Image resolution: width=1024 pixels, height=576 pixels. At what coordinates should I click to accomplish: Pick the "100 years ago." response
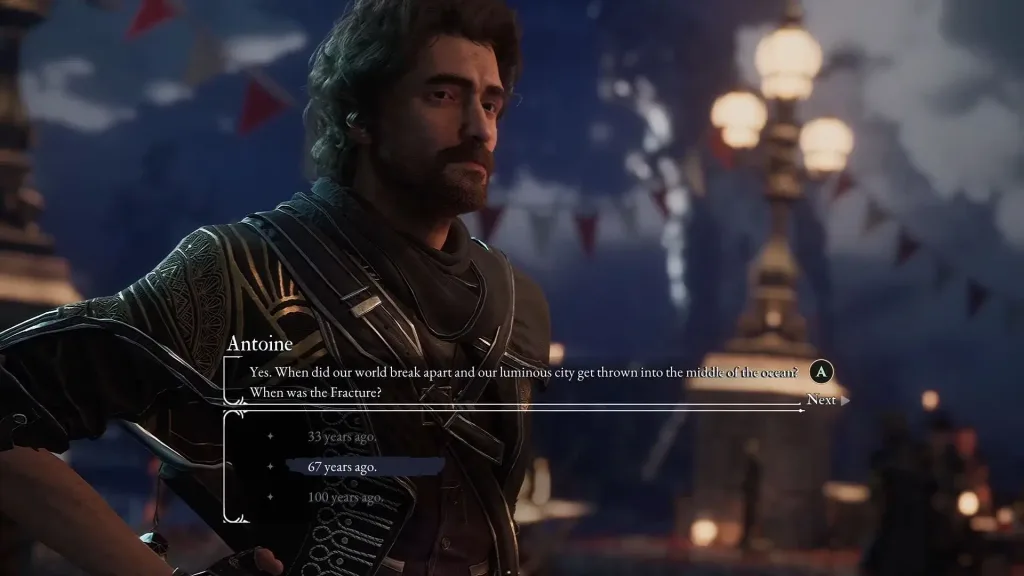345,497
